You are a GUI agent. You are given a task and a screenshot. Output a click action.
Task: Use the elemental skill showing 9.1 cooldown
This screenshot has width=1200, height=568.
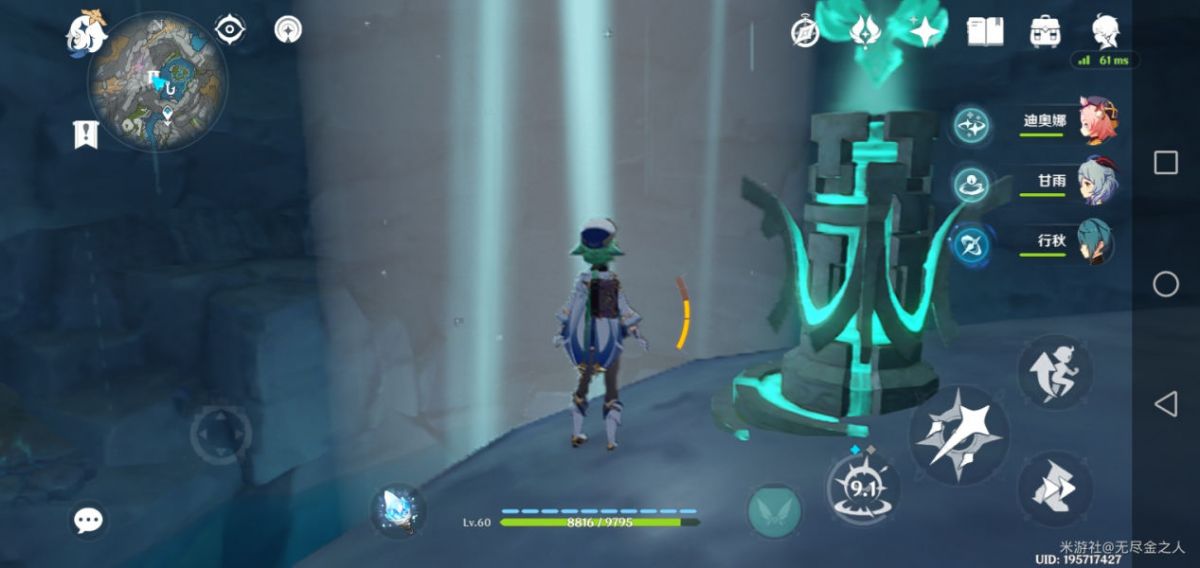click(x=862, y=488)
